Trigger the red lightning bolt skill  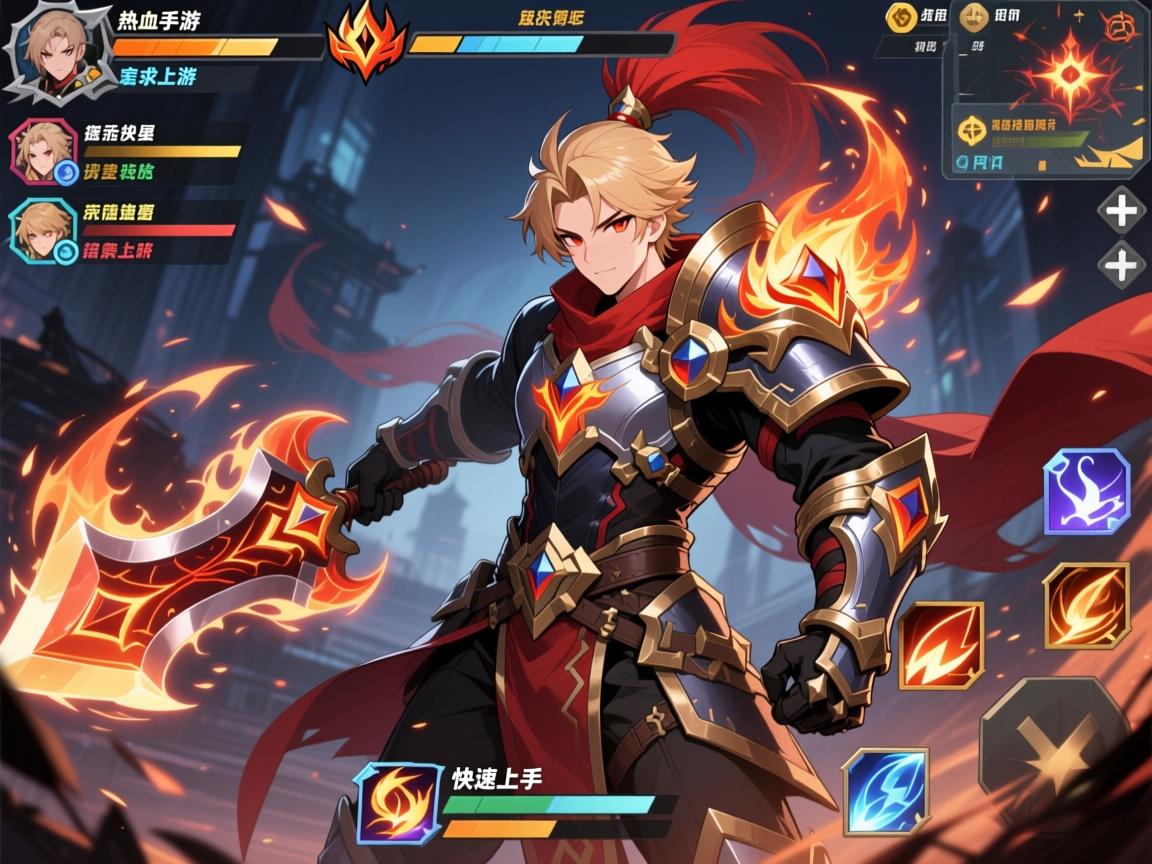coord(940,645)
